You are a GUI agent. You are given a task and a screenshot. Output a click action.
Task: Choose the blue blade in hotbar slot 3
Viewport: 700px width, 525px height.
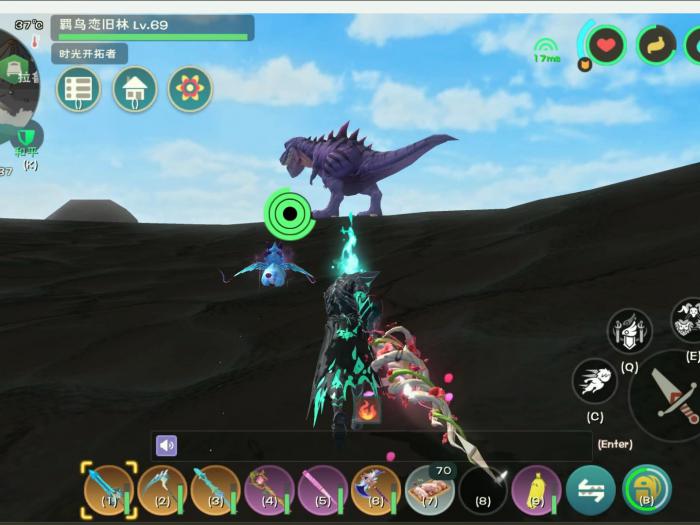pos(215,490)
